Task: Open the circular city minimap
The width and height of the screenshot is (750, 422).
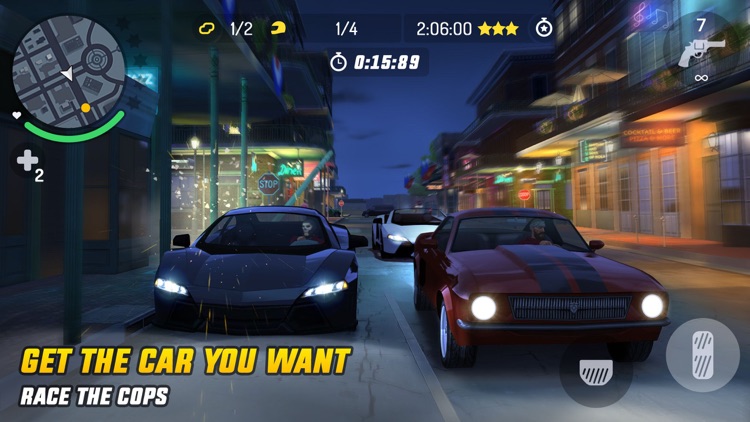Action: [x=68, y=71]
